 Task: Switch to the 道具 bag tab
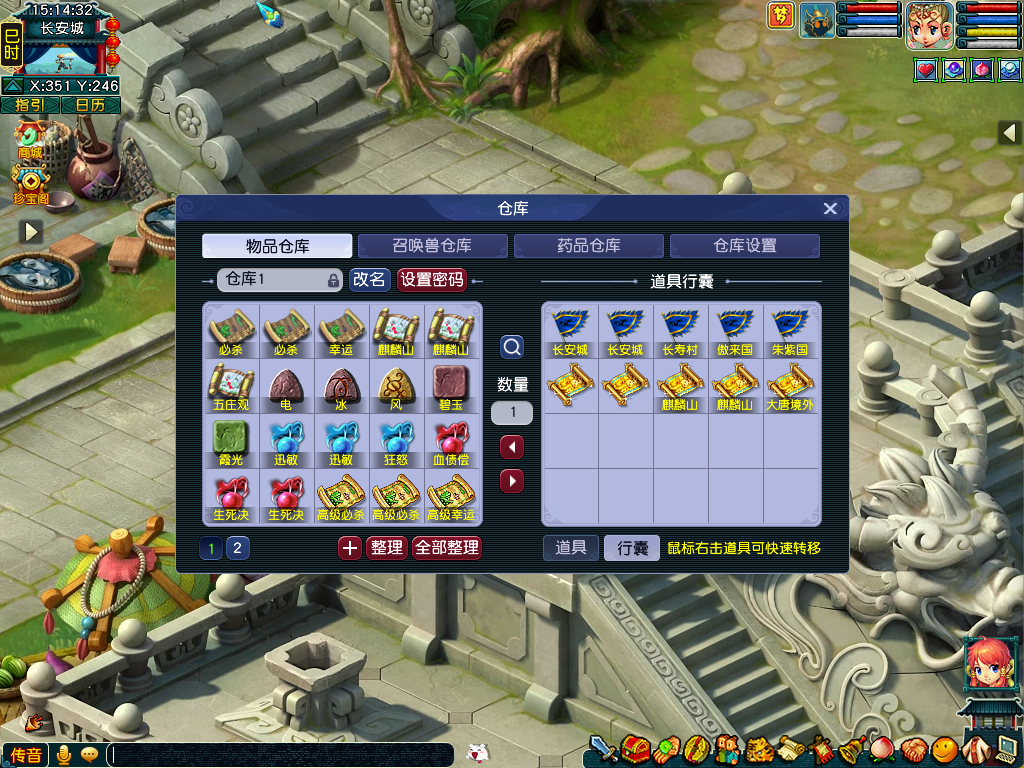pyautogui.click(x=571, y=548)
